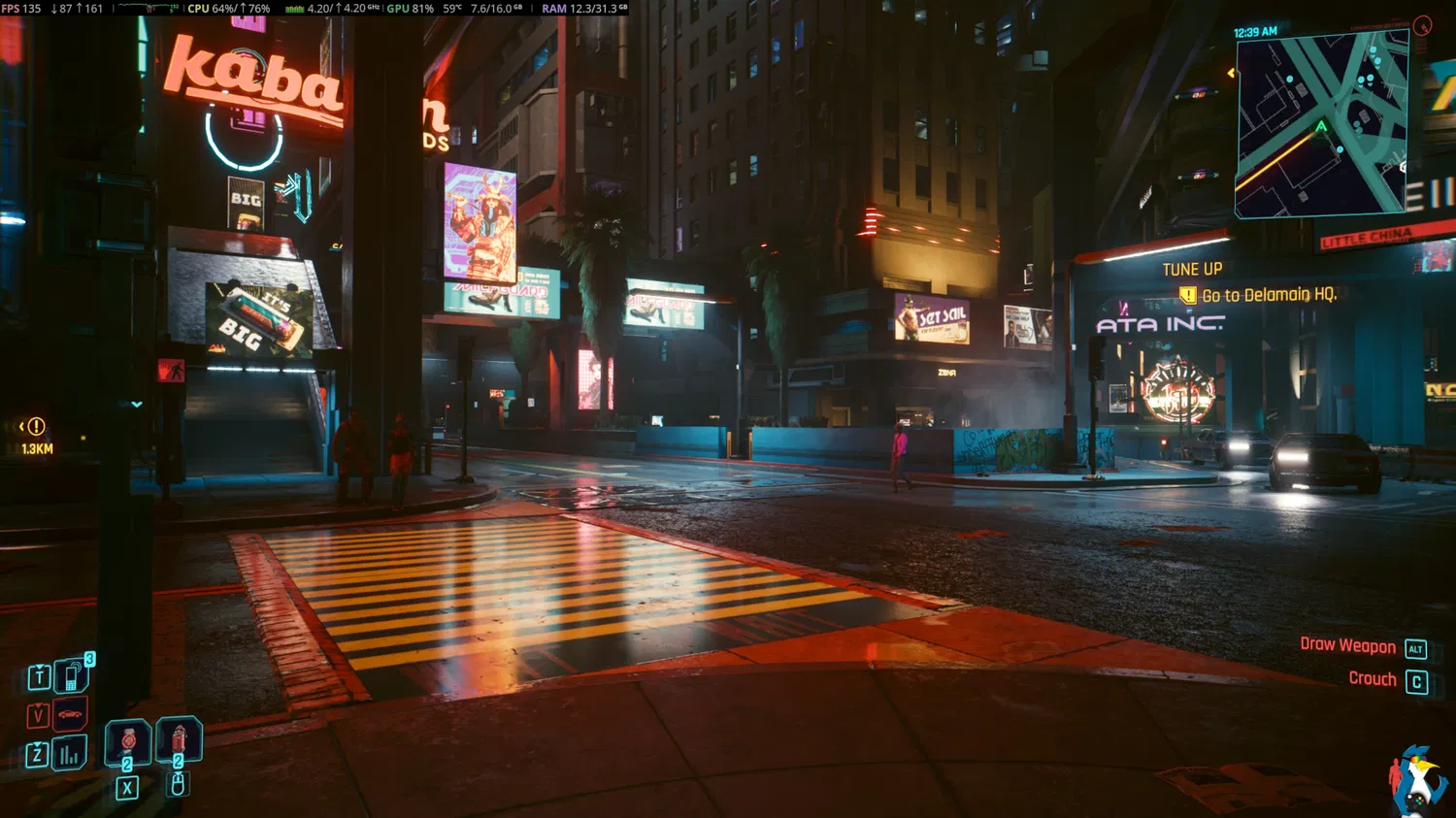The height and width of the screenshot is (818, 1456).
Task: Click the 1.3KM exclamation waypoint marker
Action: pos(36,427)
